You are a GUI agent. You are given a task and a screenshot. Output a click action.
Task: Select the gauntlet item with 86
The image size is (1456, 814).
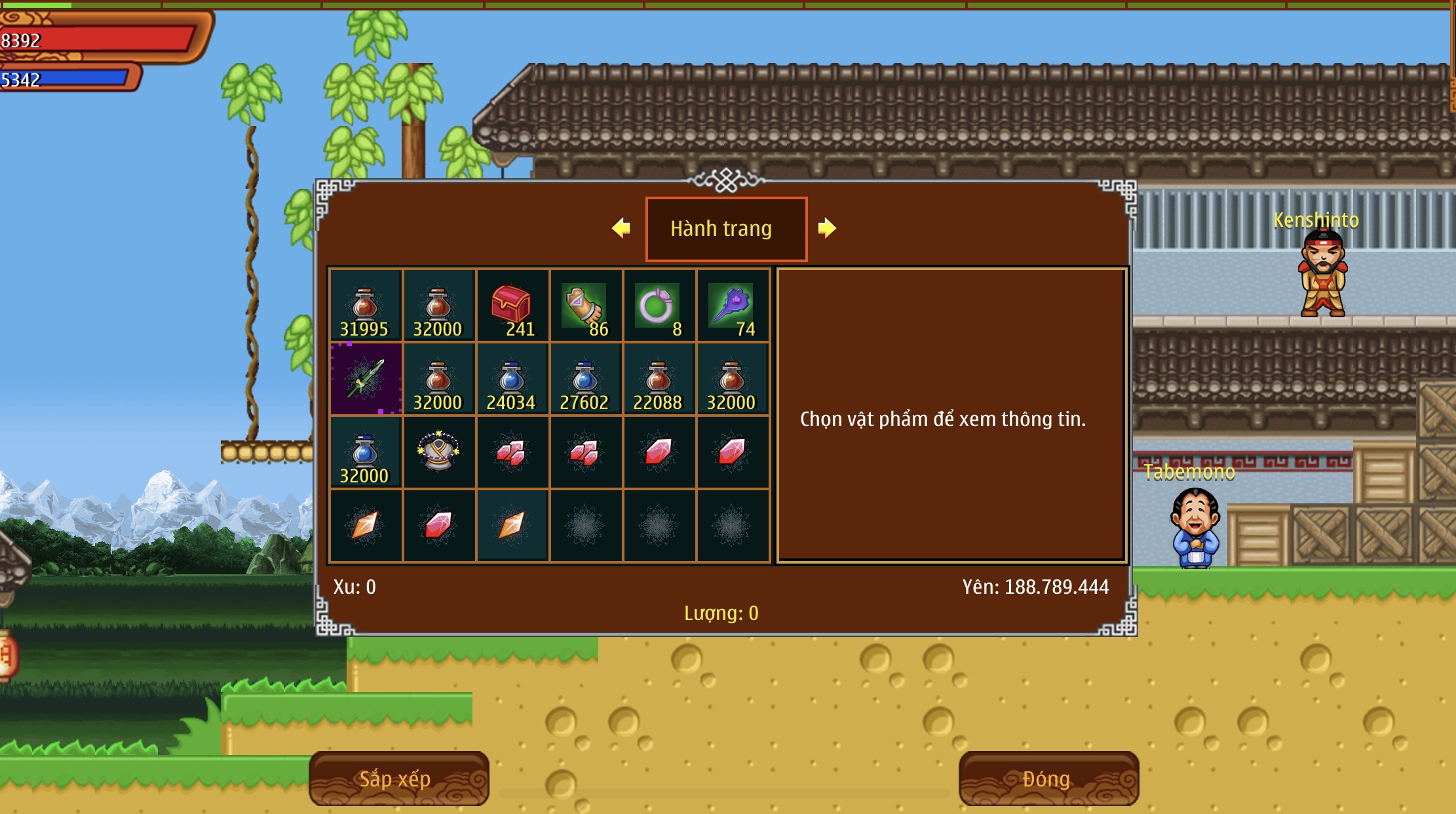point(585,305)
